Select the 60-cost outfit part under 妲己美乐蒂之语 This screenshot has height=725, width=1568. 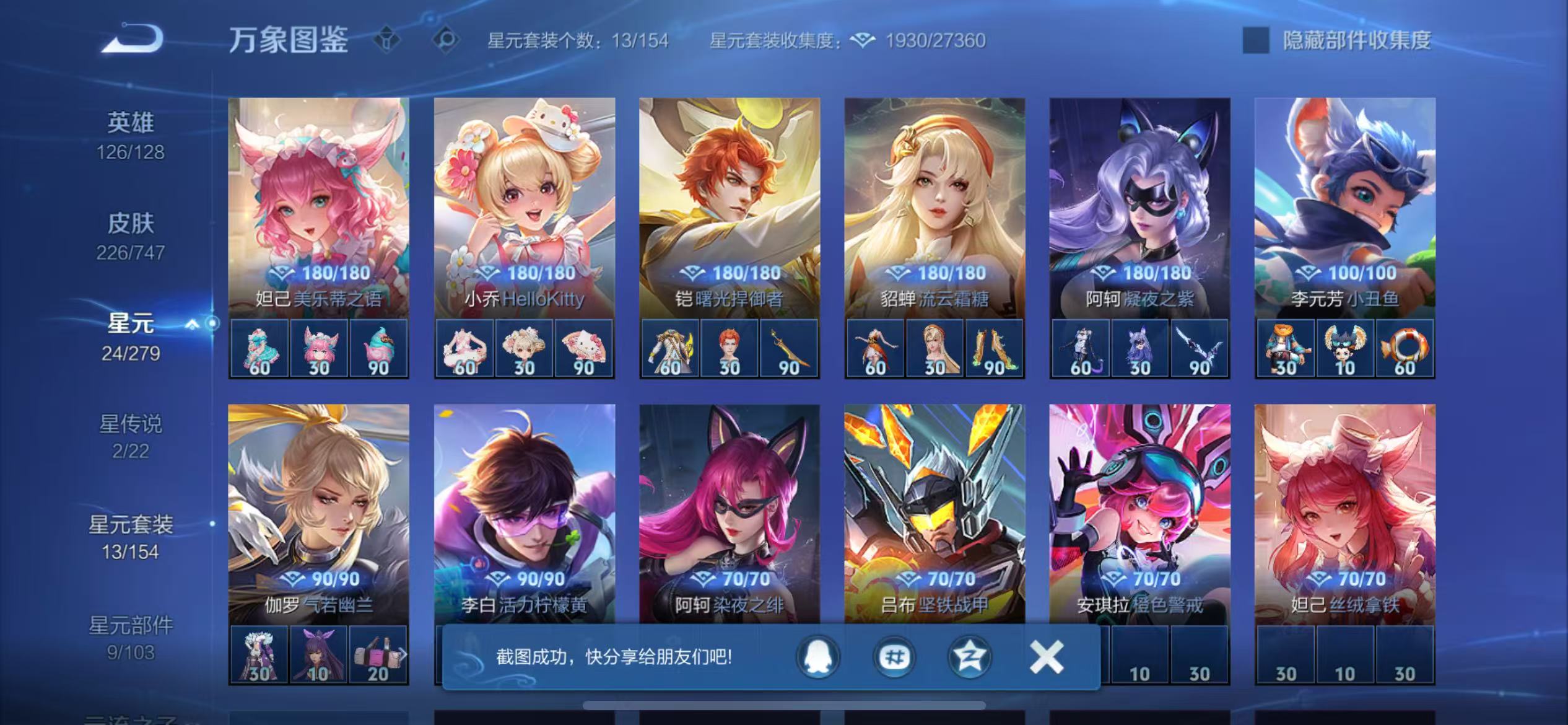pos(259,348)
